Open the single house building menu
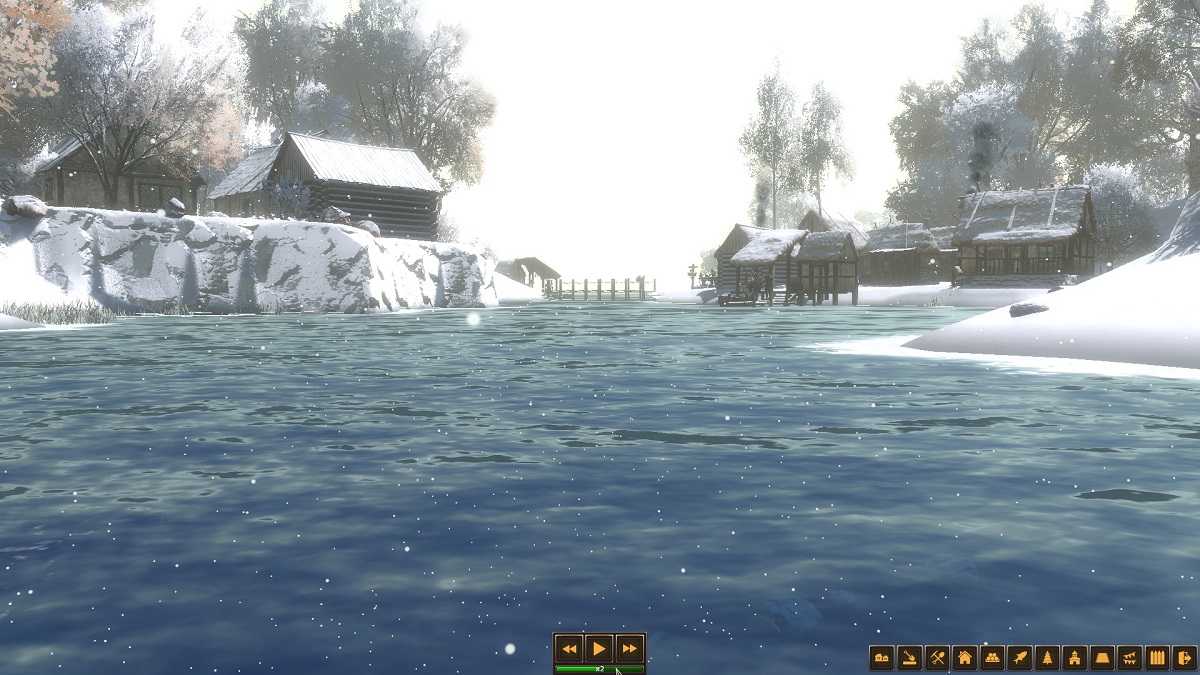The height and width of the screenshot is (675, 1200). [x=964, y=658]
